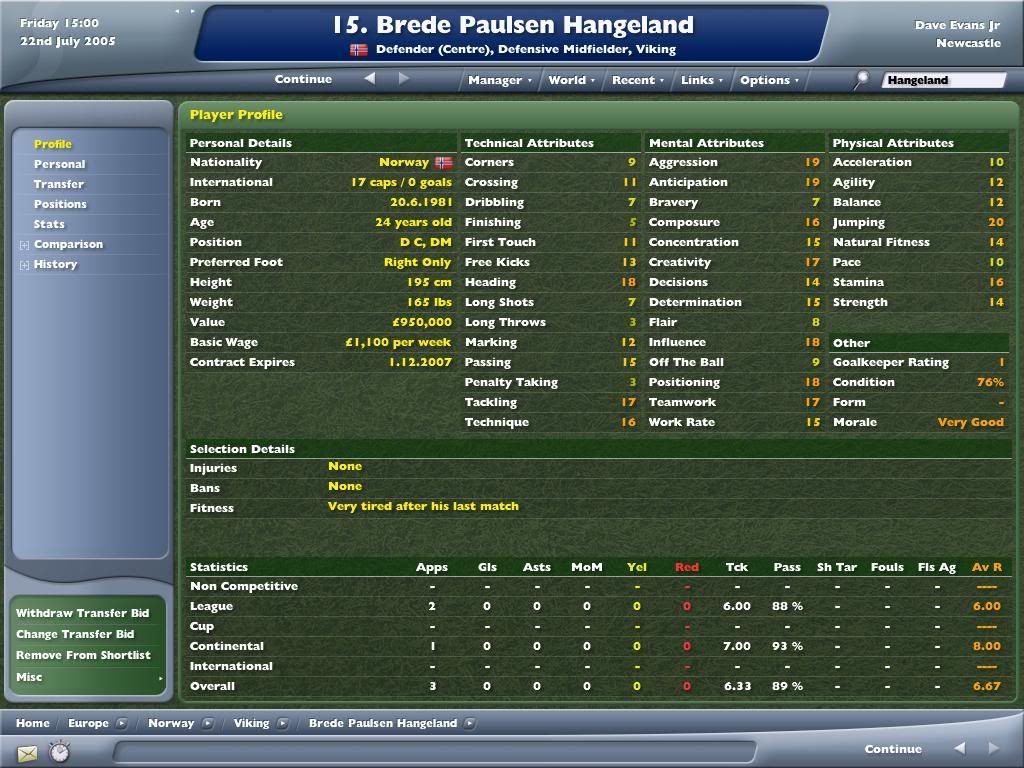Viewport: 1024px width, 768px height.
Task: Open the Links menu
Action: (701, 80)
